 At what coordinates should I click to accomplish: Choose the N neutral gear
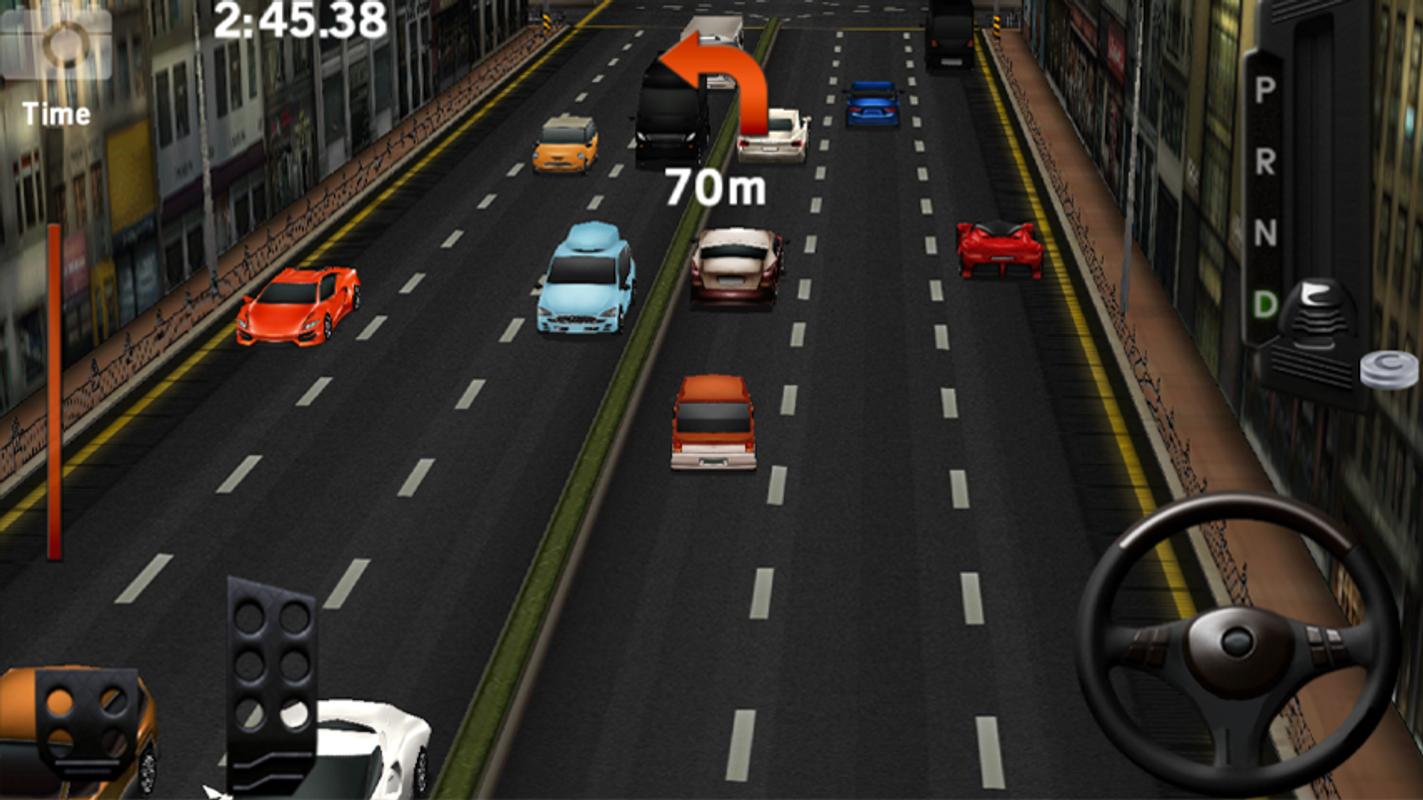click(x=1265, y=233)
